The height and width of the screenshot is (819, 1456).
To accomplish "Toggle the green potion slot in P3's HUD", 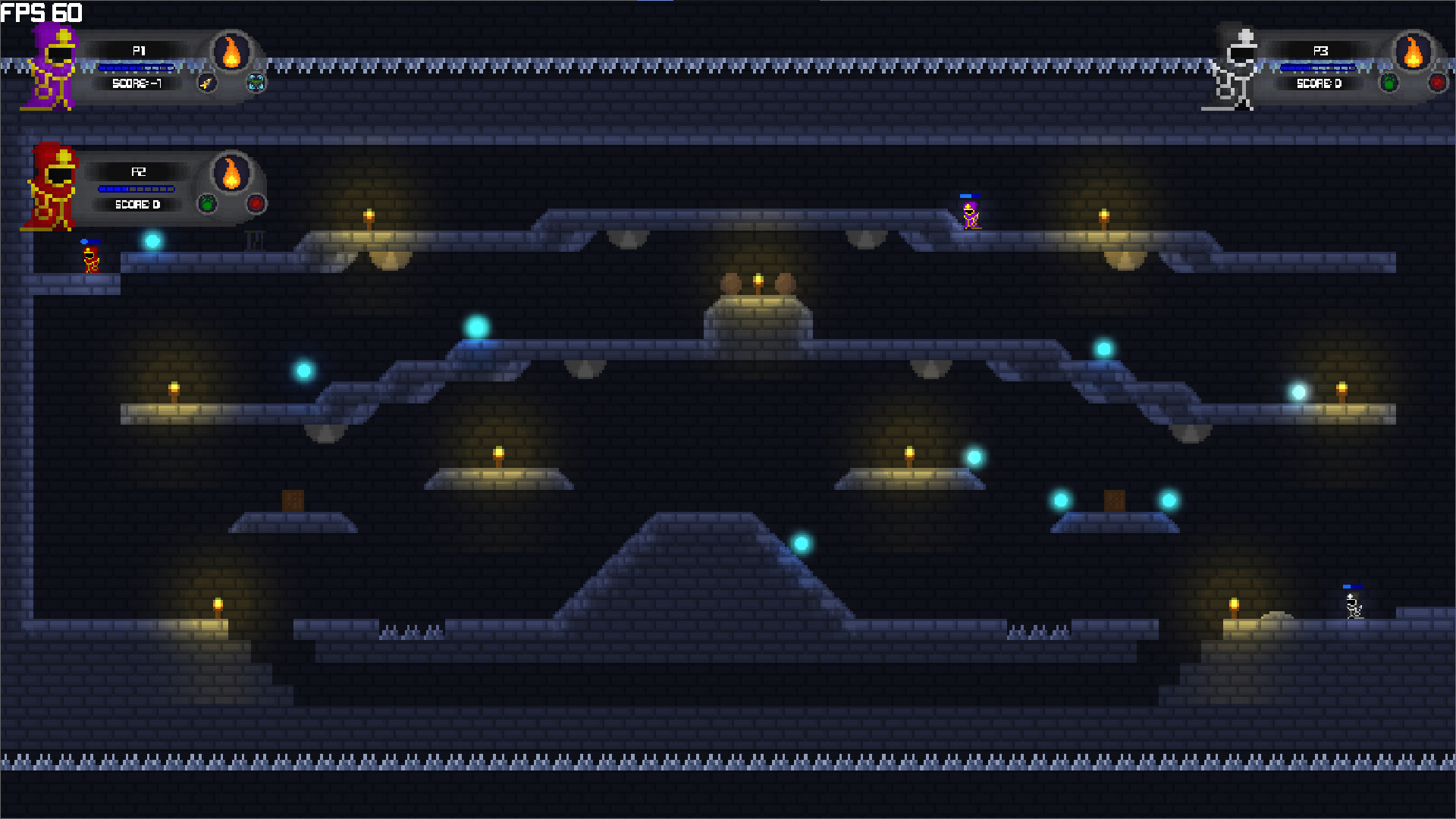I will (1389, 83).
